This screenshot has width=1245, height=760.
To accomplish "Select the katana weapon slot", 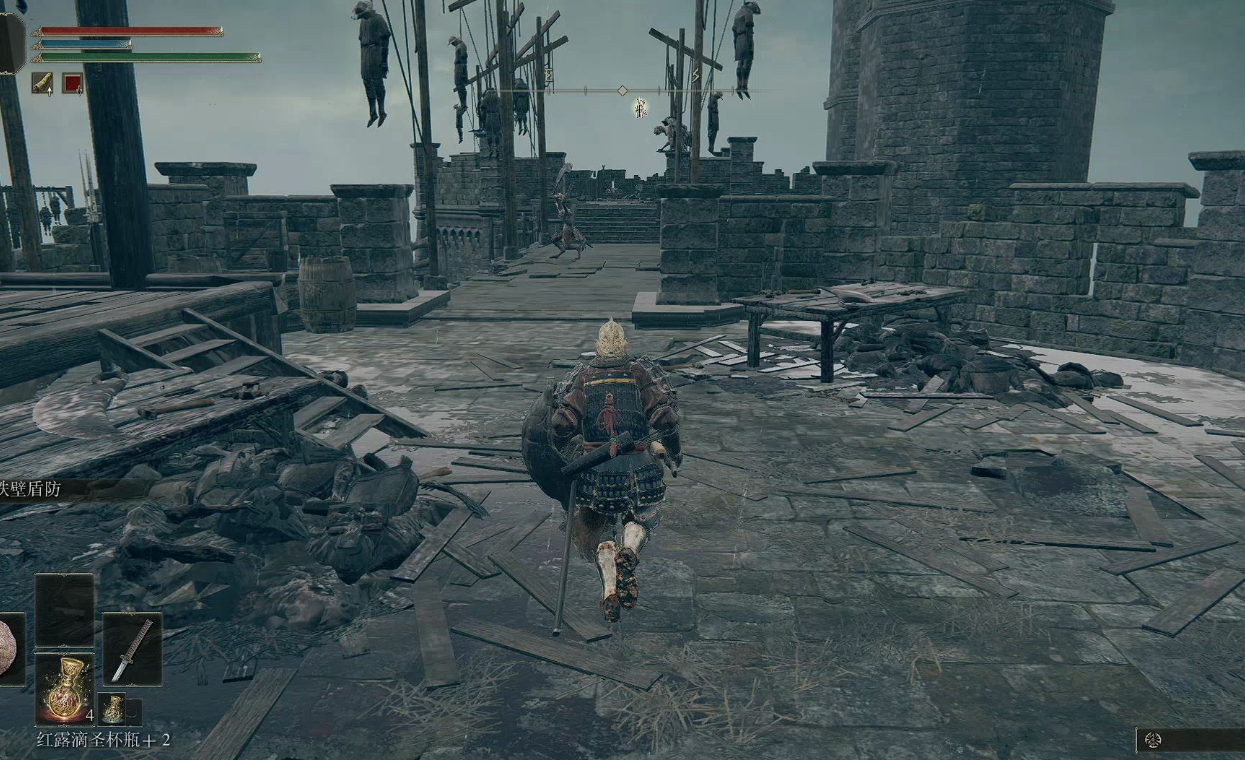I will (132, 649).
